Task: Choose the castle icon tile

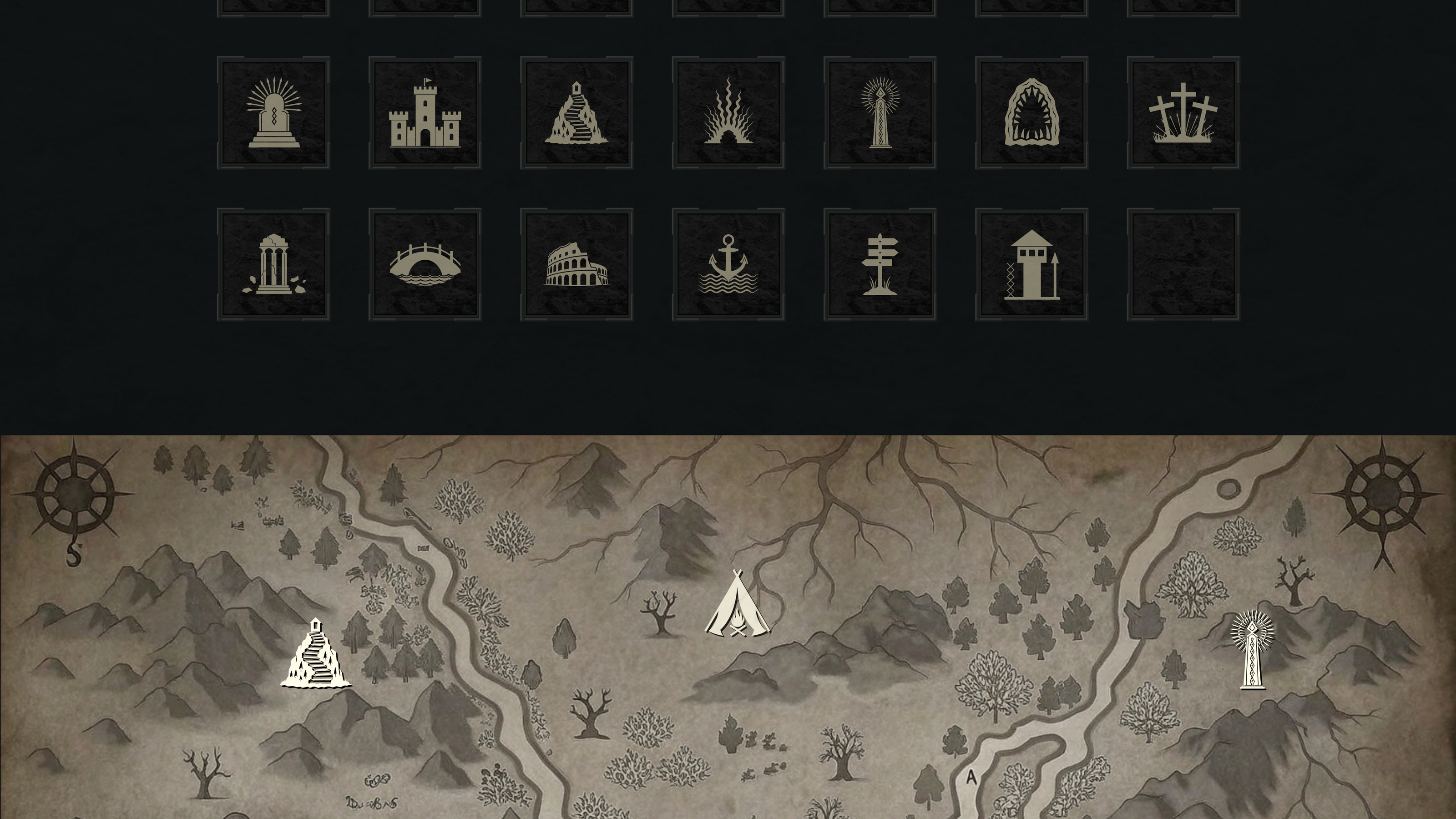Action: pyautogui.click(x=425, y=112)
